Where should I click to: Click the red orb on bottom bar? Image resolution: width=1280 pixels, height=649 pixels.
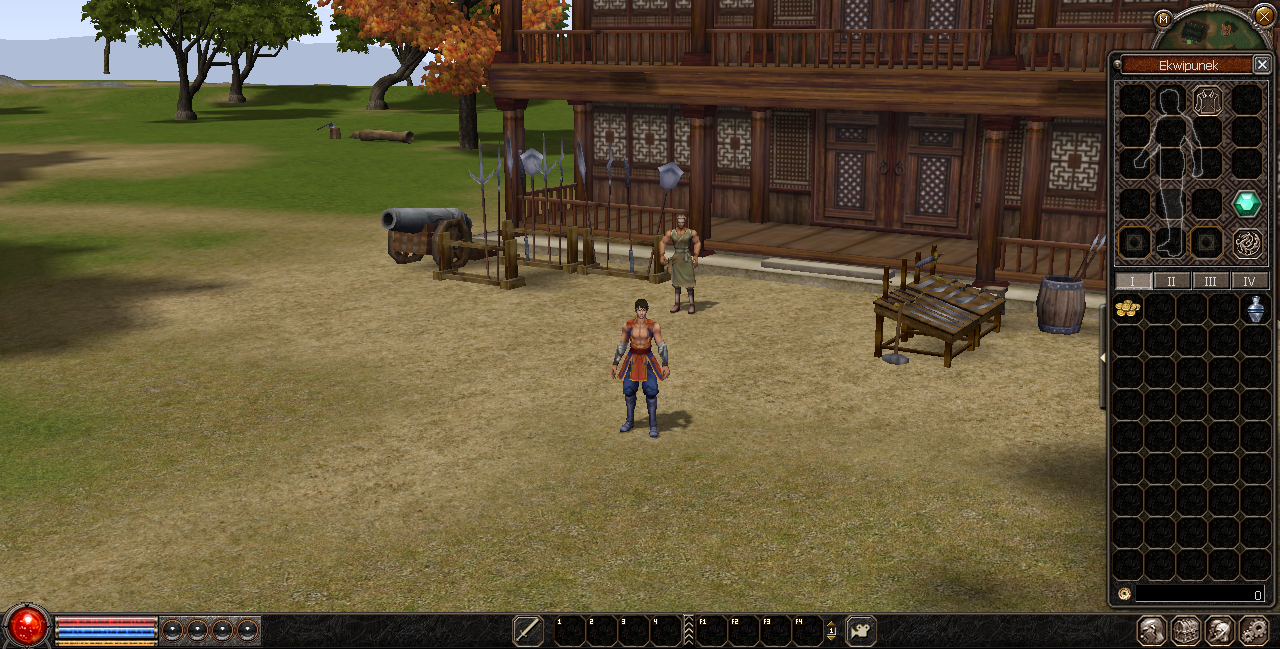click(x=28, y=627)
